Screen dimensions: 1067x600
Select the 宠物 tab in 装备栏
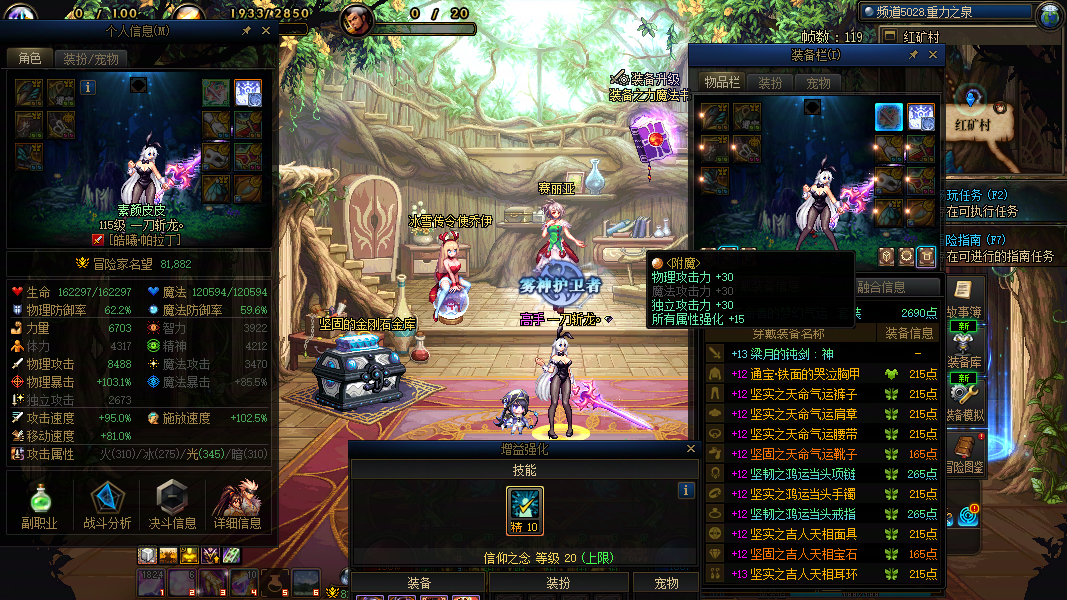(x=819, y=83)
